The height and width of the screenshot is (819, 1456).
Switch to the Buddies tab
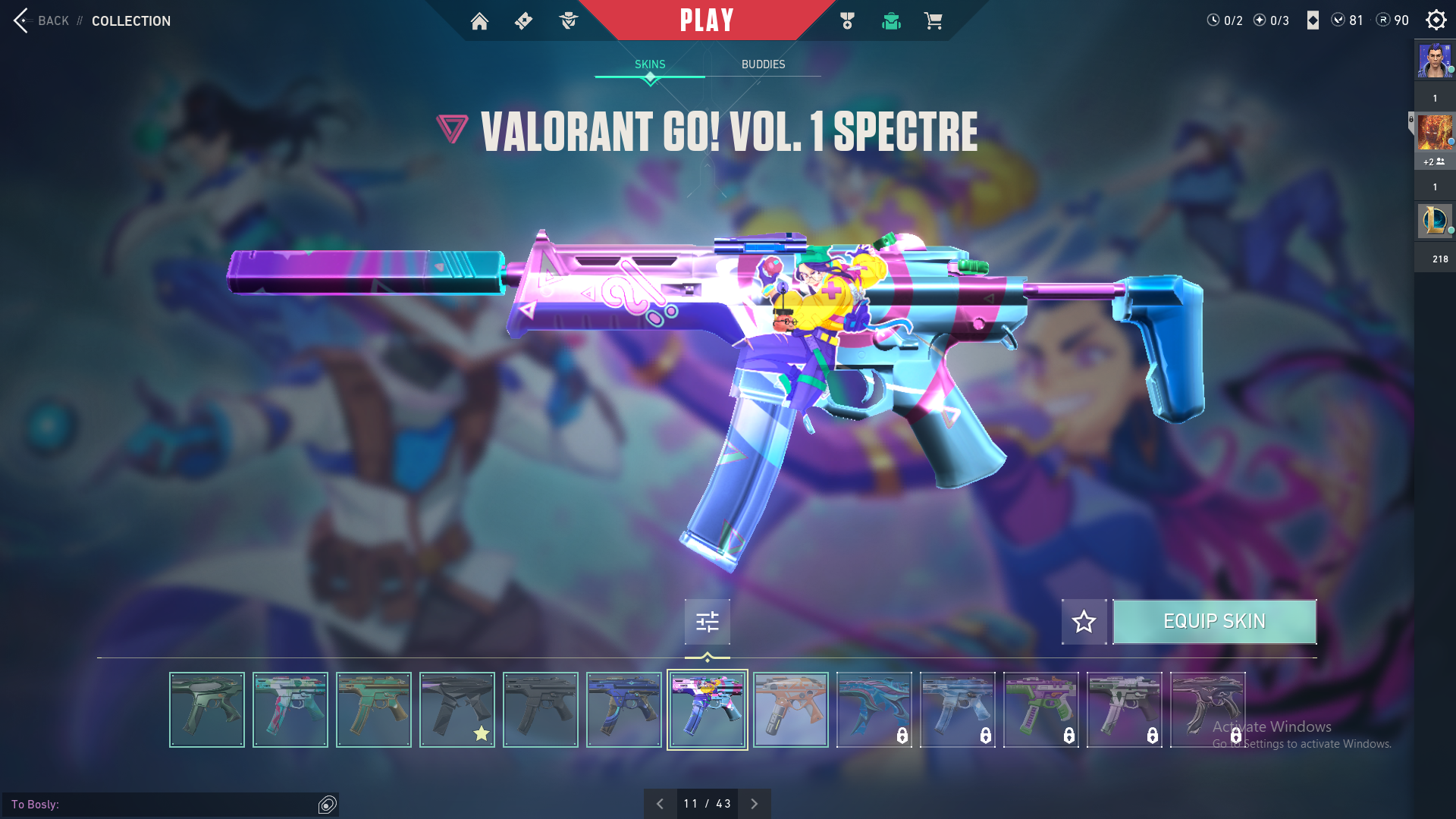coord(763,64)
